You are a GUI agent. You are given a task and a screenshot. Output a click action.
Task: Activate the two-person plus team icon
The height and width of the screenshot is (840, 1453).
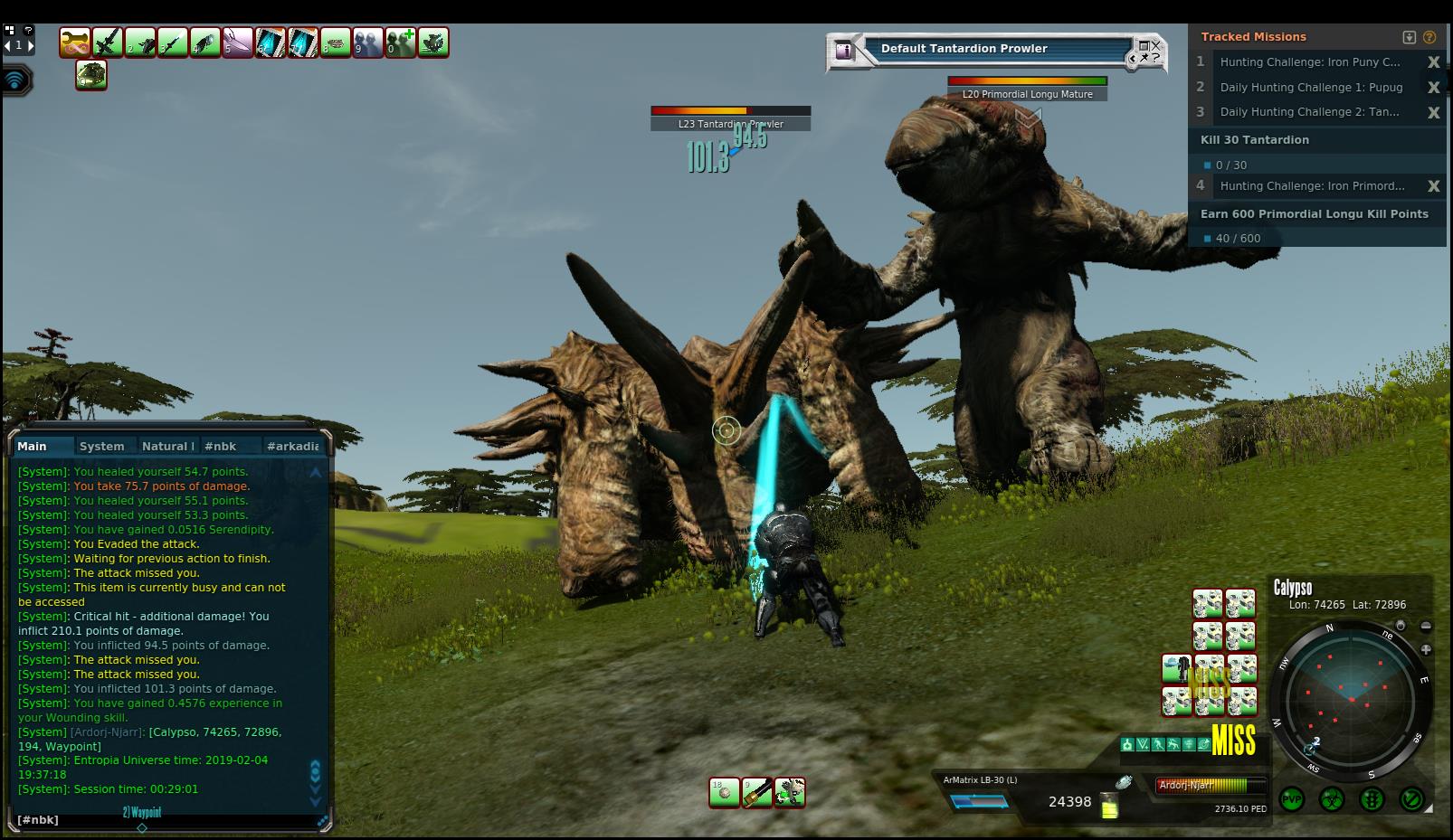tap(401, 42)
